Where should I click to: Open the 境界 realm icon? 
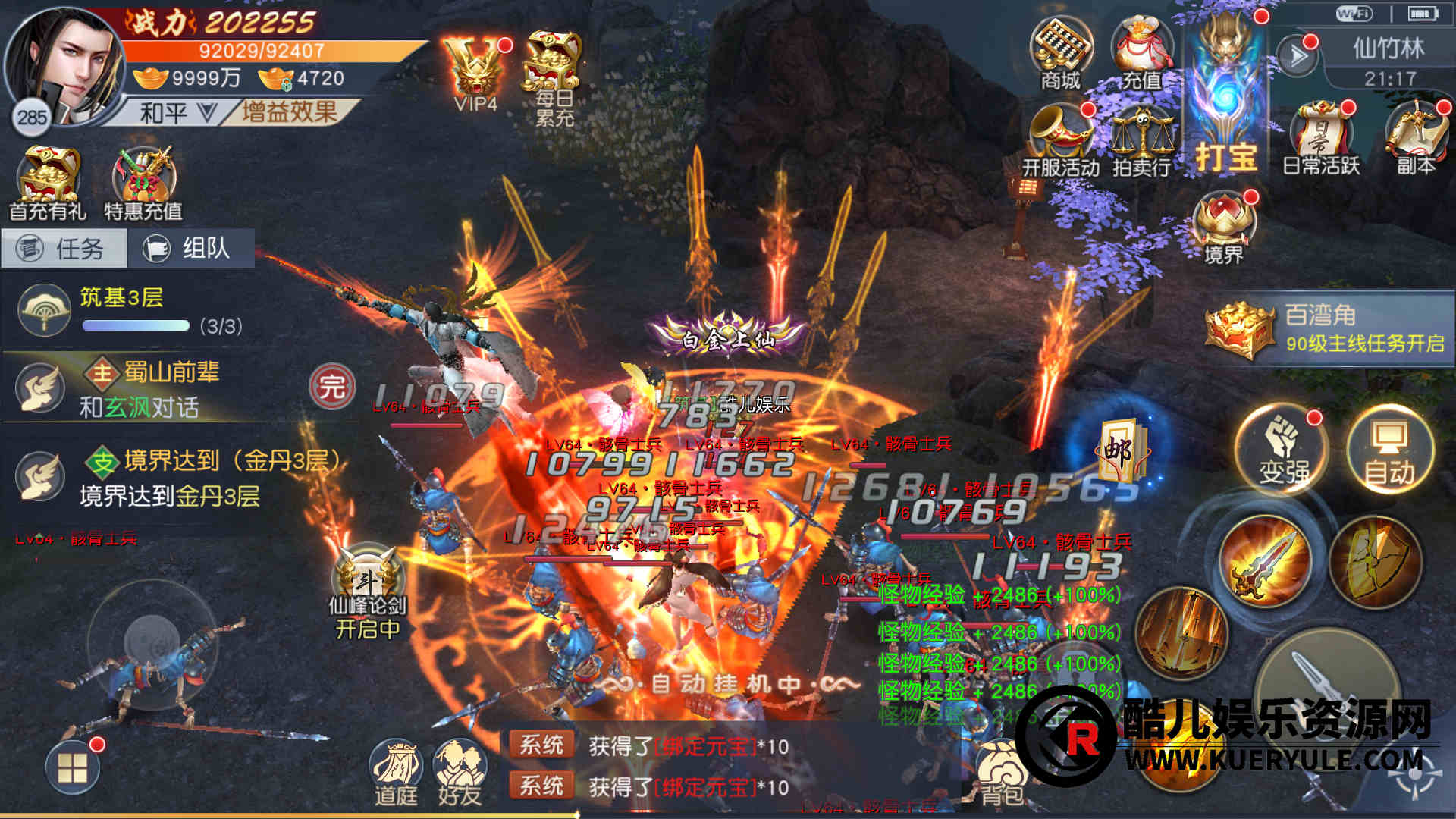click(1224, 227)
